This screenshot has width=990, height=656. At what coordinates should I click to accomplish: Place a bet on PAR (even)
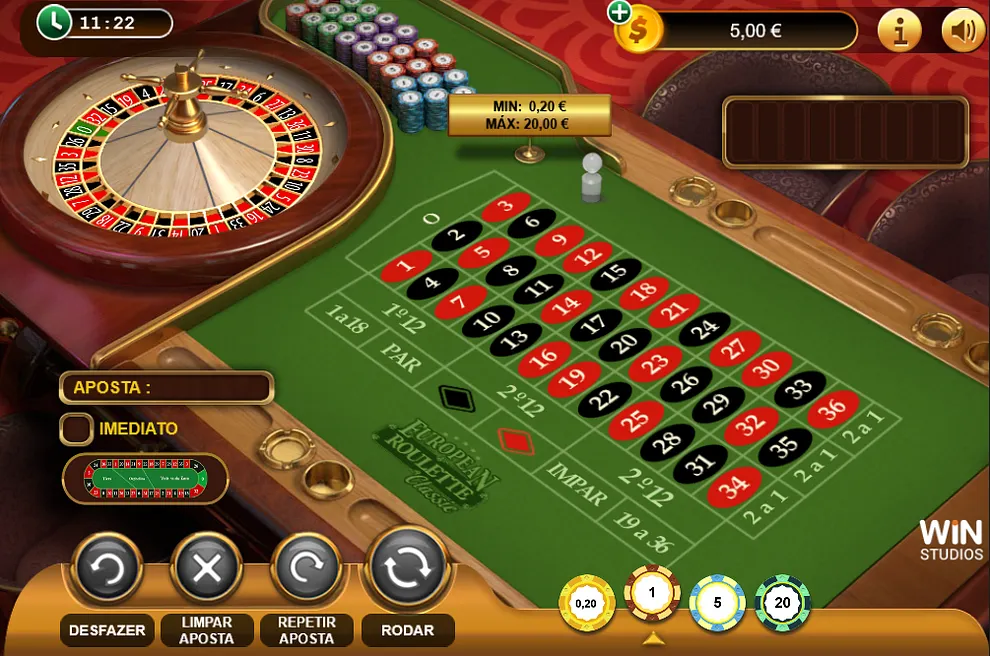coord(401,357)
